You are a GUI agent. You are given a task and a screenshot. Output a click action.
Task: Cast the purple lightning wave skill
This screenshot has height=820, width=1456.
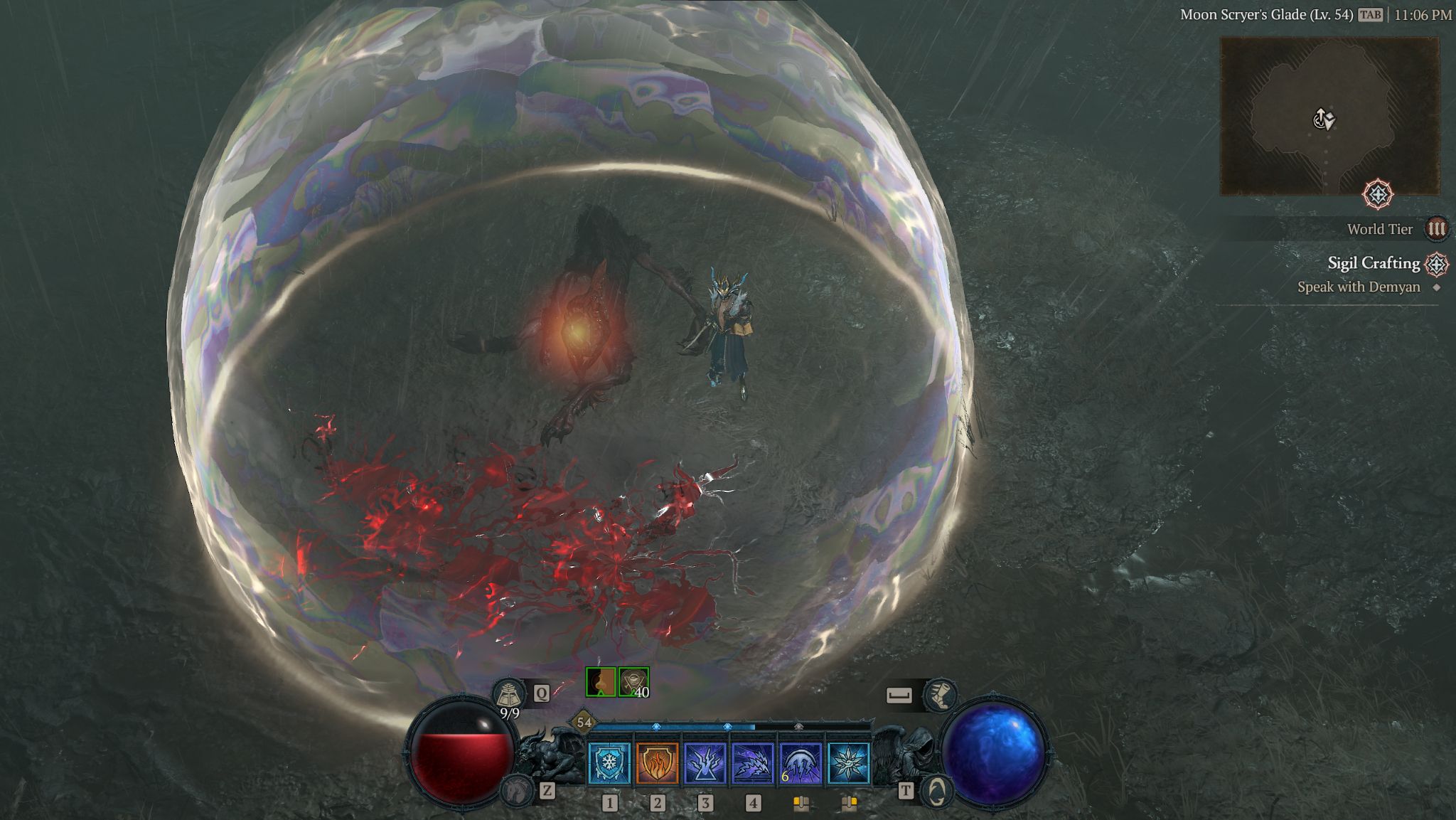tap(752, 763)
